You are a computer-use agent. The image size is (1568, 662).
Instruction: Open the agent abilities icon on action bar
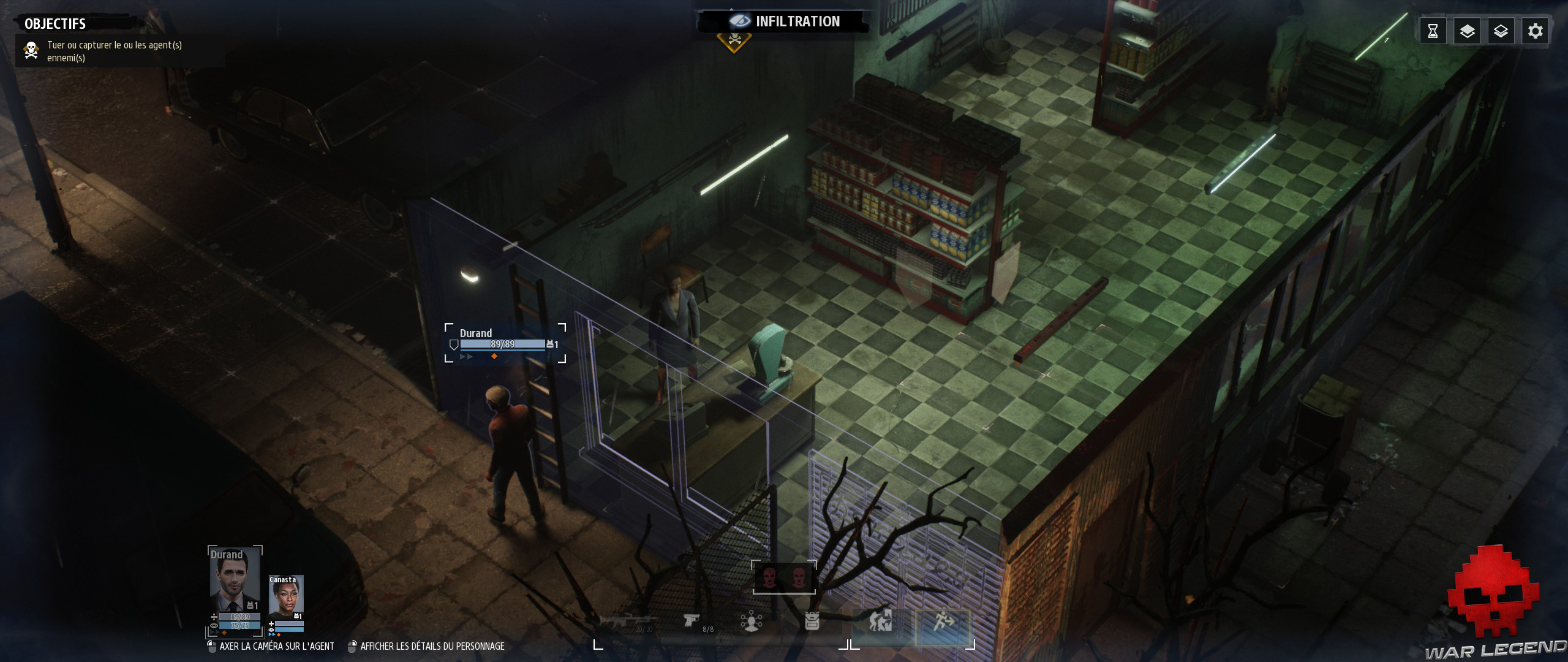pyautogui.click(x=752, y=620)
